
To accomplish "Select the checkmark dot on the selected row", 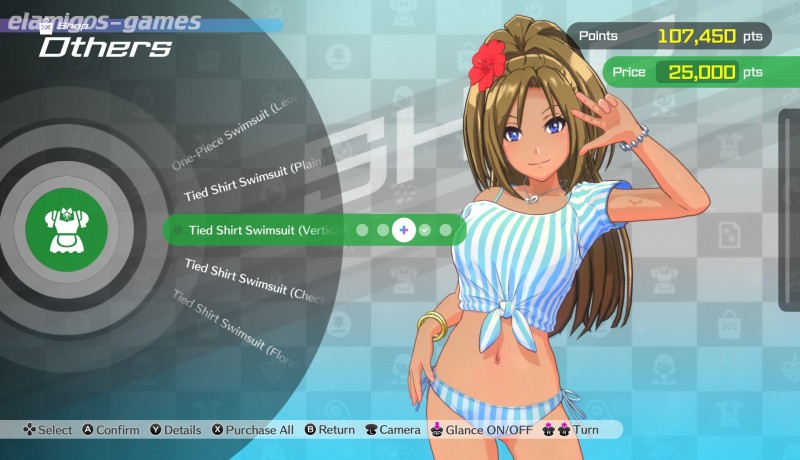I will pyautogui.click(x=425, y=230).
